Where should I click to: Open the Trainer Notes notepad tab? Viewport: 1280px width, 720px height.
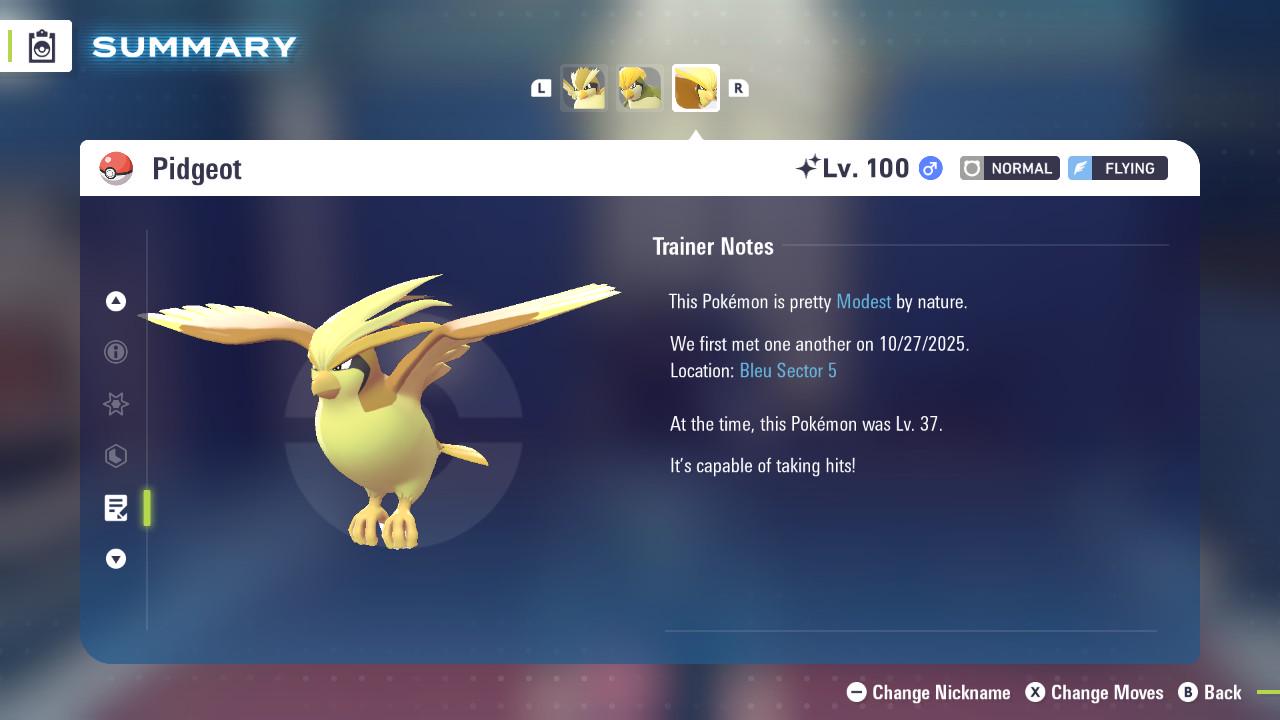116,508
